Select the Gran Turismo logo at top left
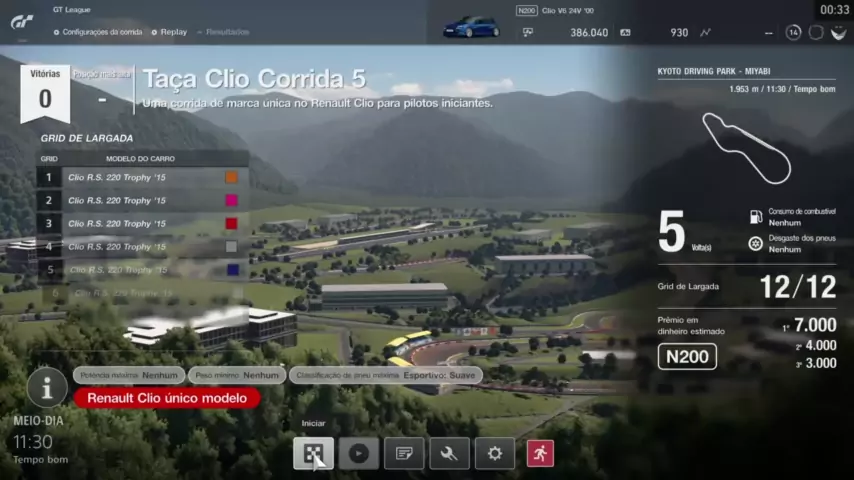 22,20
